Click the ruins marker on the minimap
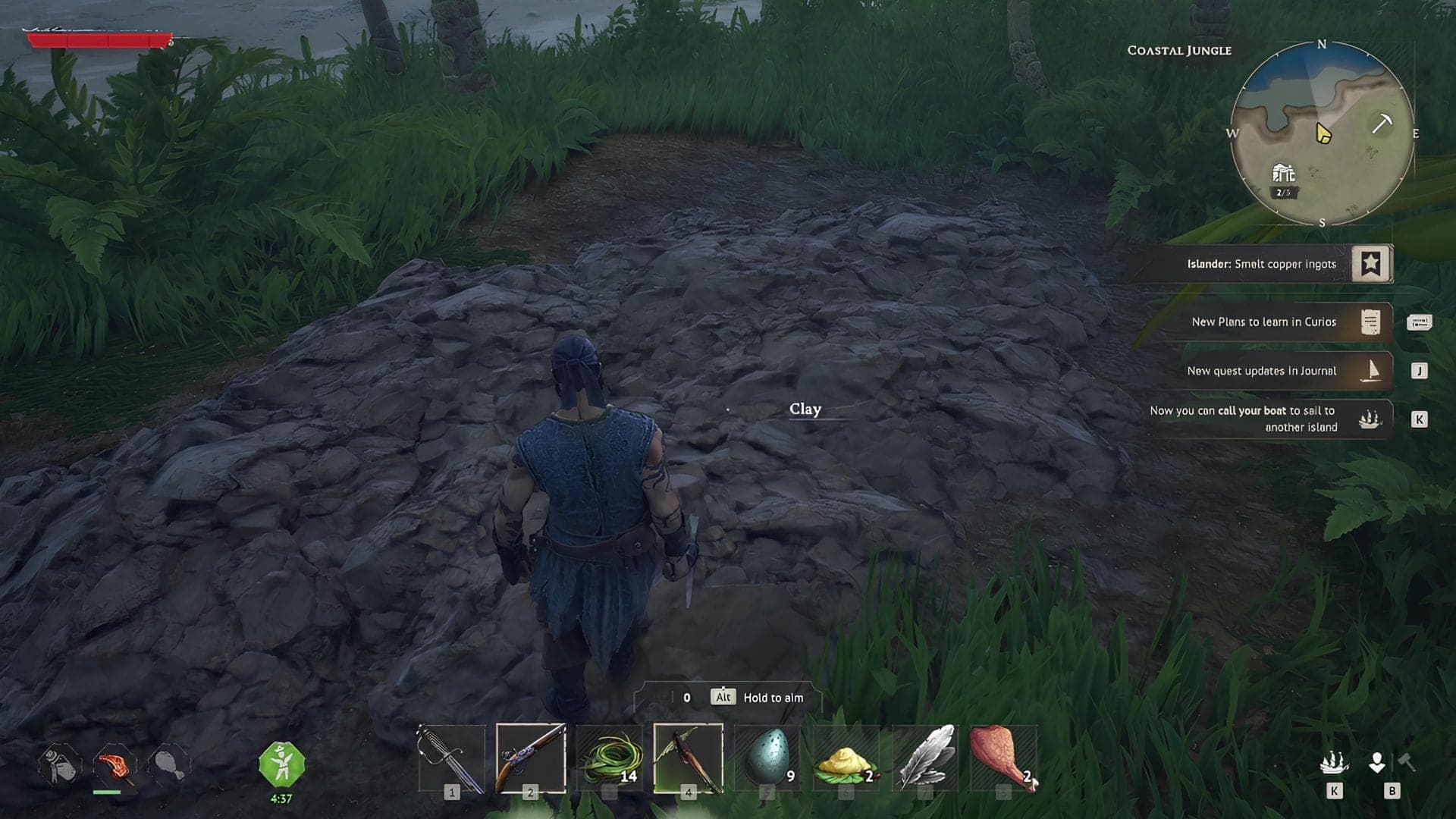This screenshot has width=1456, height=819. (x=1283, y=174)
